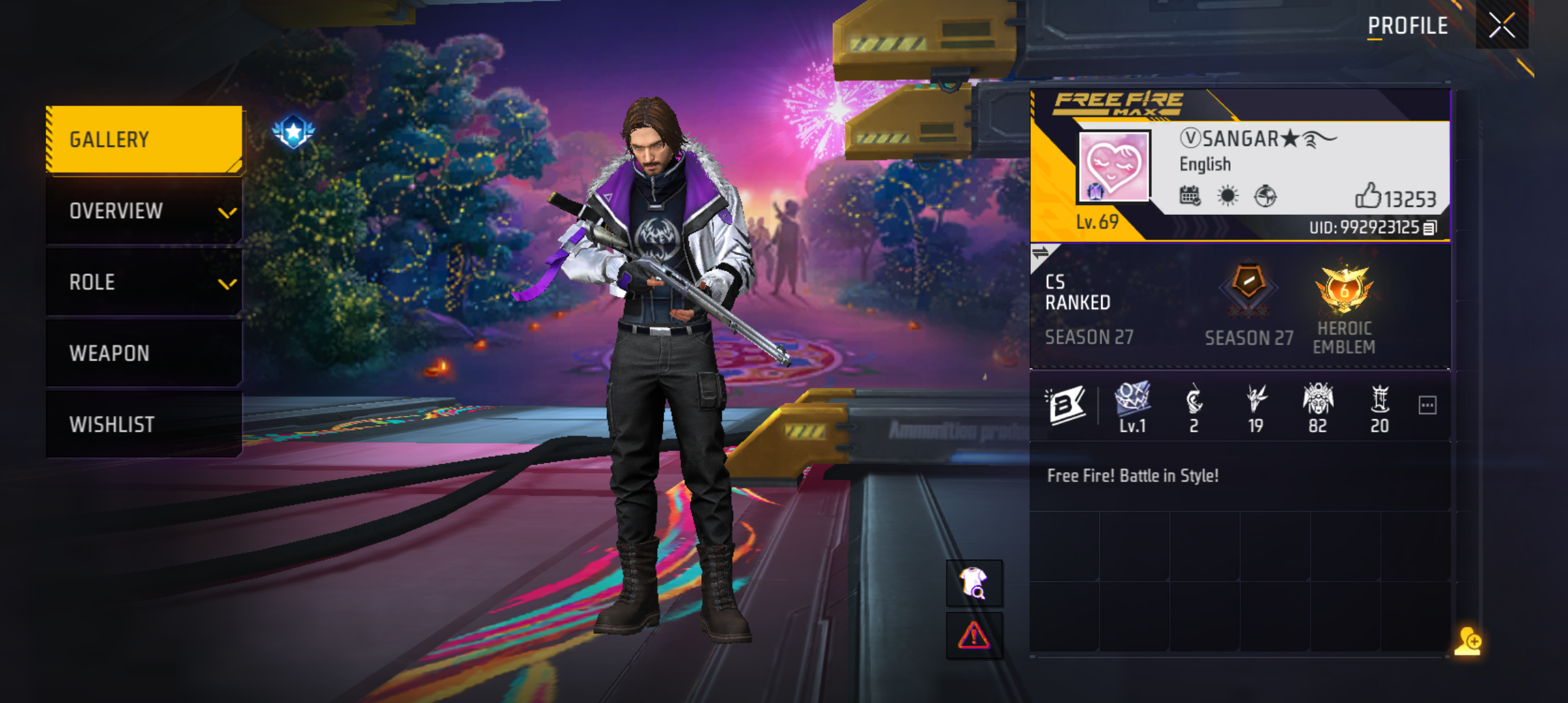Image resolution: width=1568 pixels, height=703 pixels.
Task: Open the calendar icon on profile card
Action: (1190, 195)
